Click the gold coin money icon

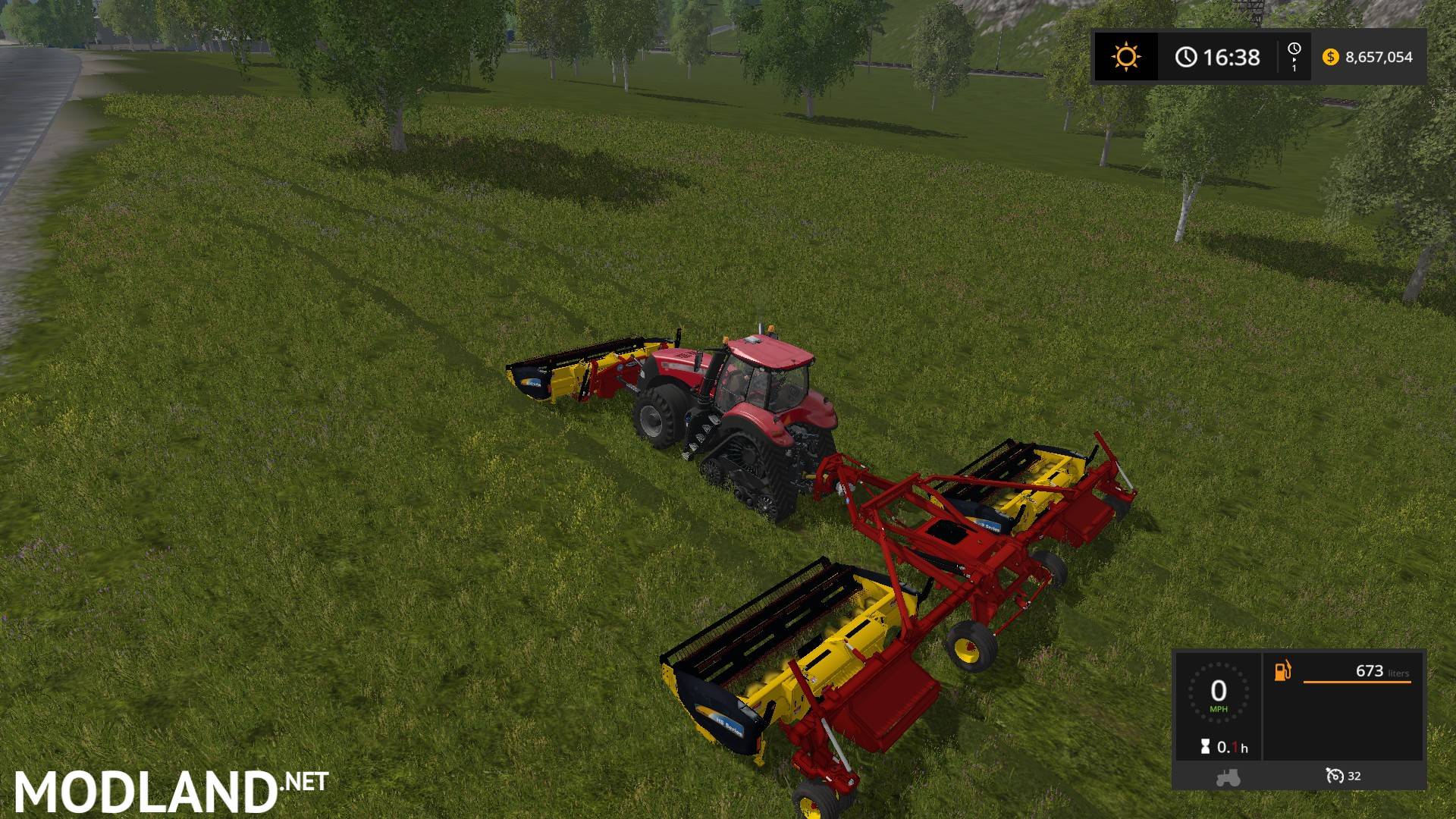(x=1330, y=57)
